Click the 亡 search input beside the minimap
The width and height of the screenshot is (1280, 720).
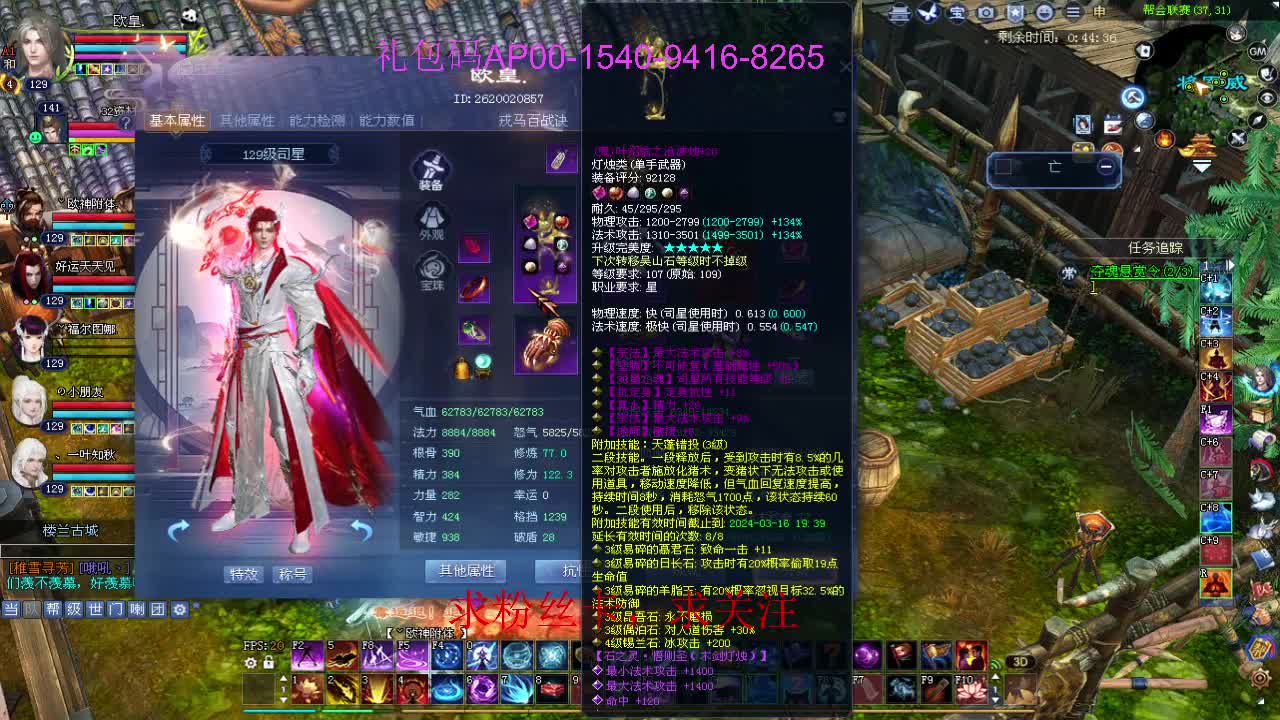(x=1055, y=168)
